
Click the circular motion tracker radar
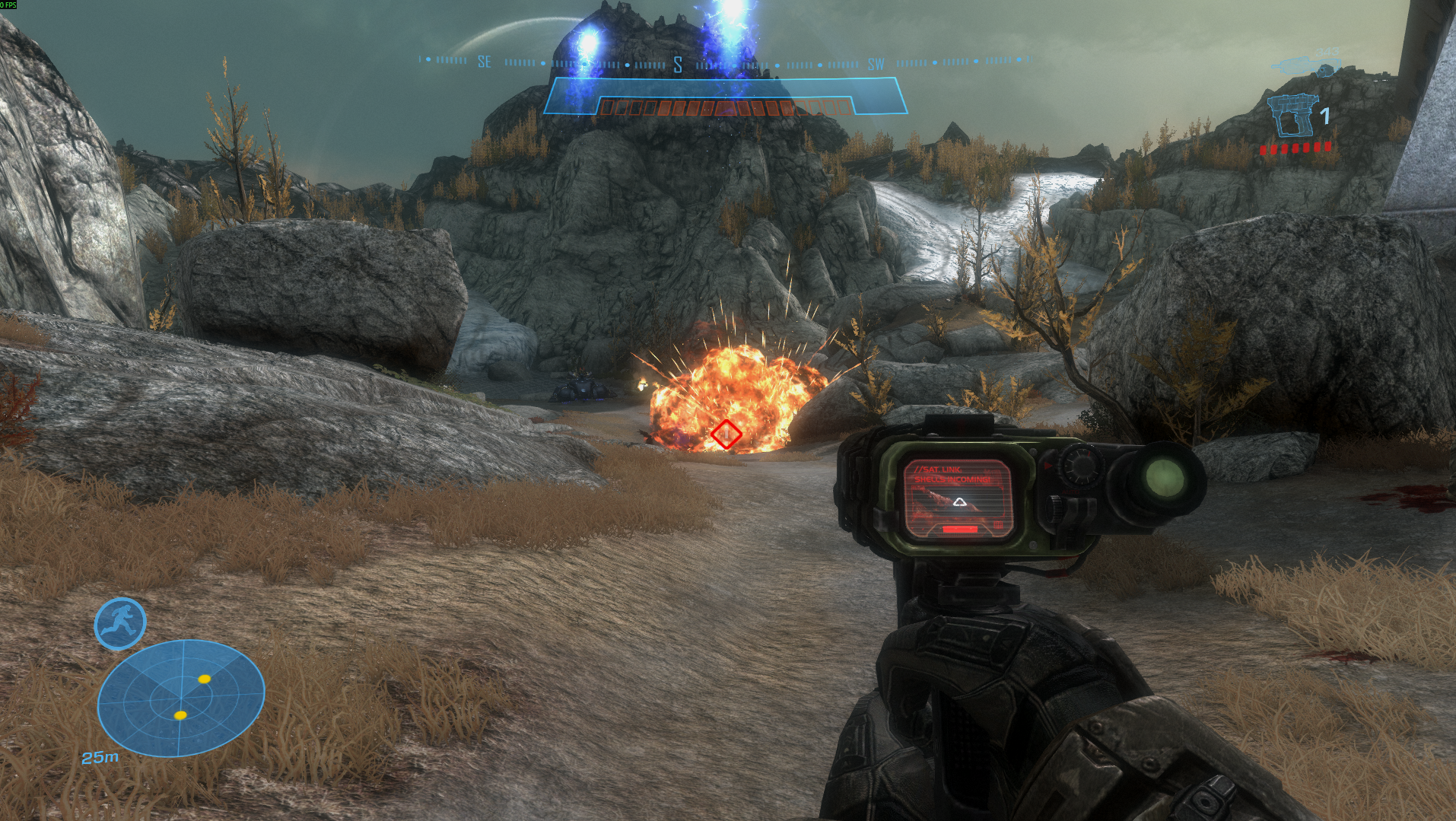(x=181, y=697)
